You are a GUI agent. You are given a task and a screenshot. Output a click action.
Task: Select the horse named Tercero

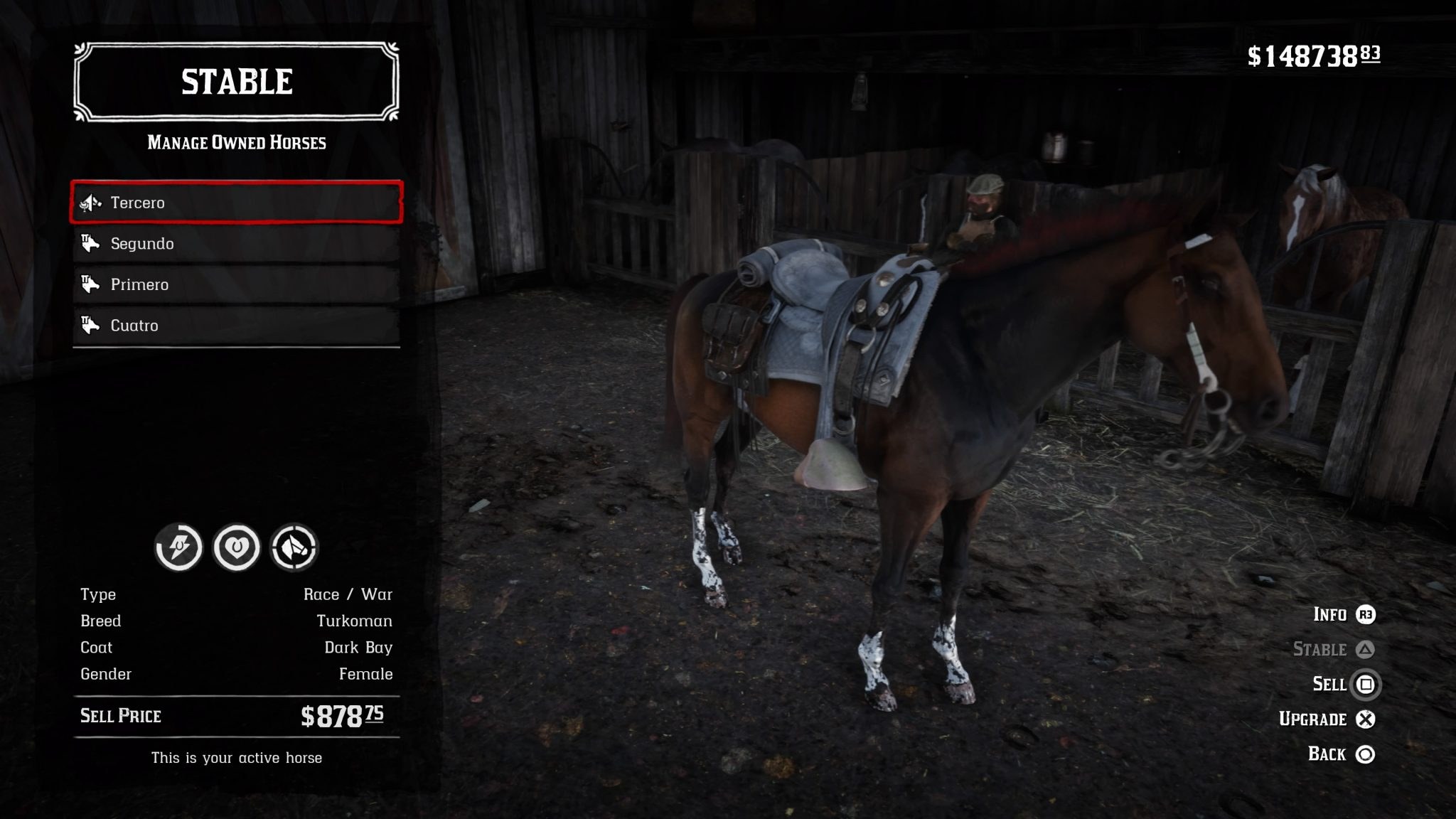tap(236, 203)
